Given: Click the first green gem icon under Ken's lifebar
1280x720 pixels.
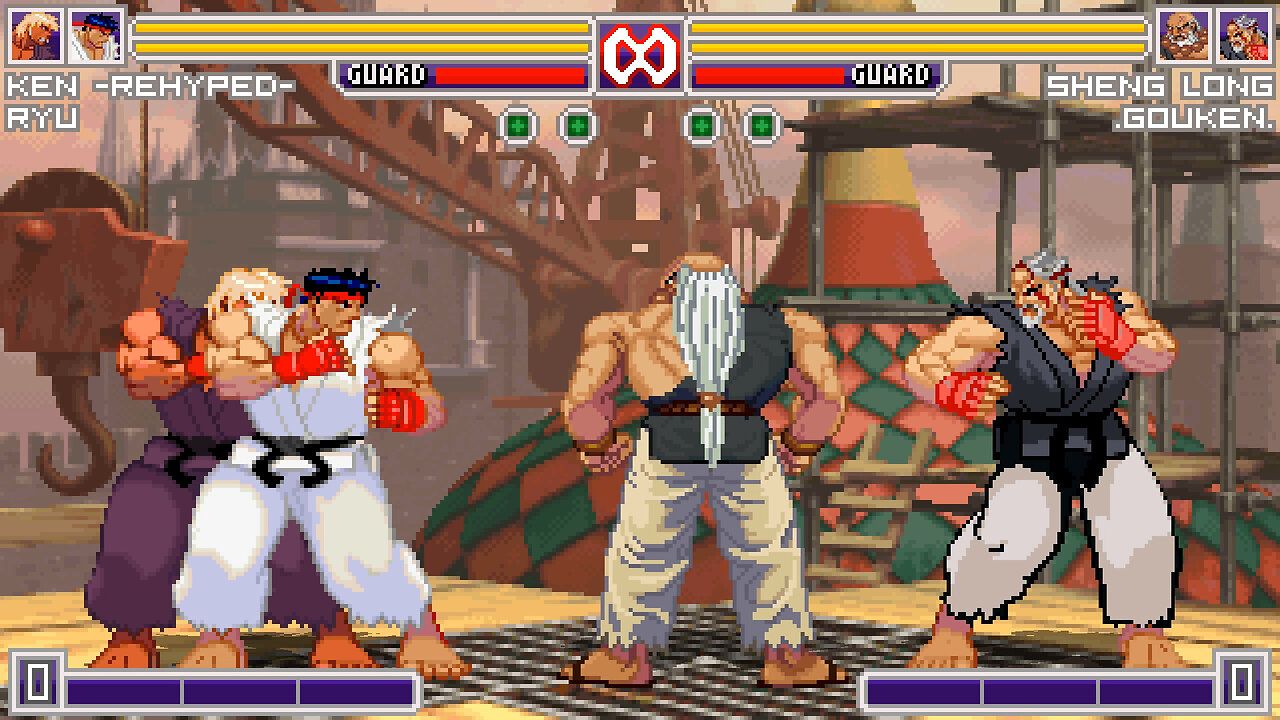Looking at the screenshot, I should (518, 124).
